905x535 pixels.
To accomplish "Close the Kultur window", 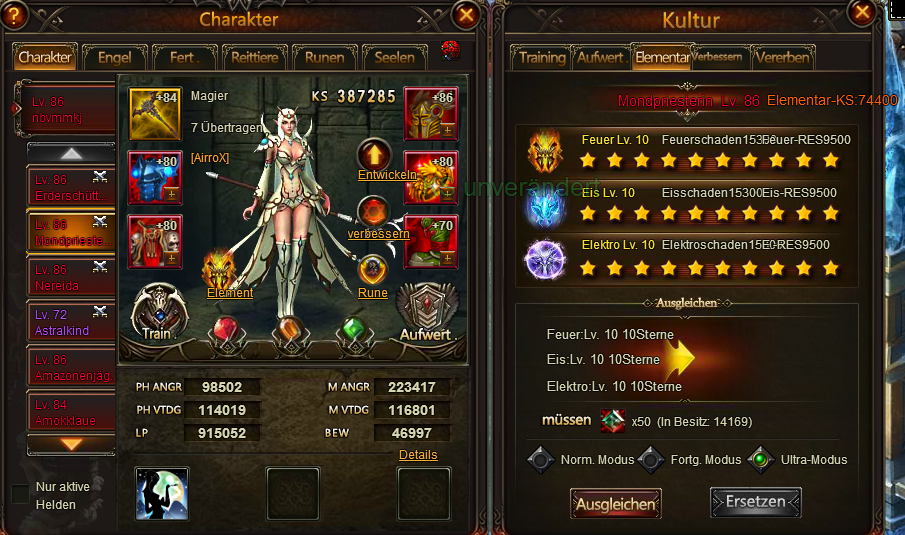I will click(x=861, y=12).
